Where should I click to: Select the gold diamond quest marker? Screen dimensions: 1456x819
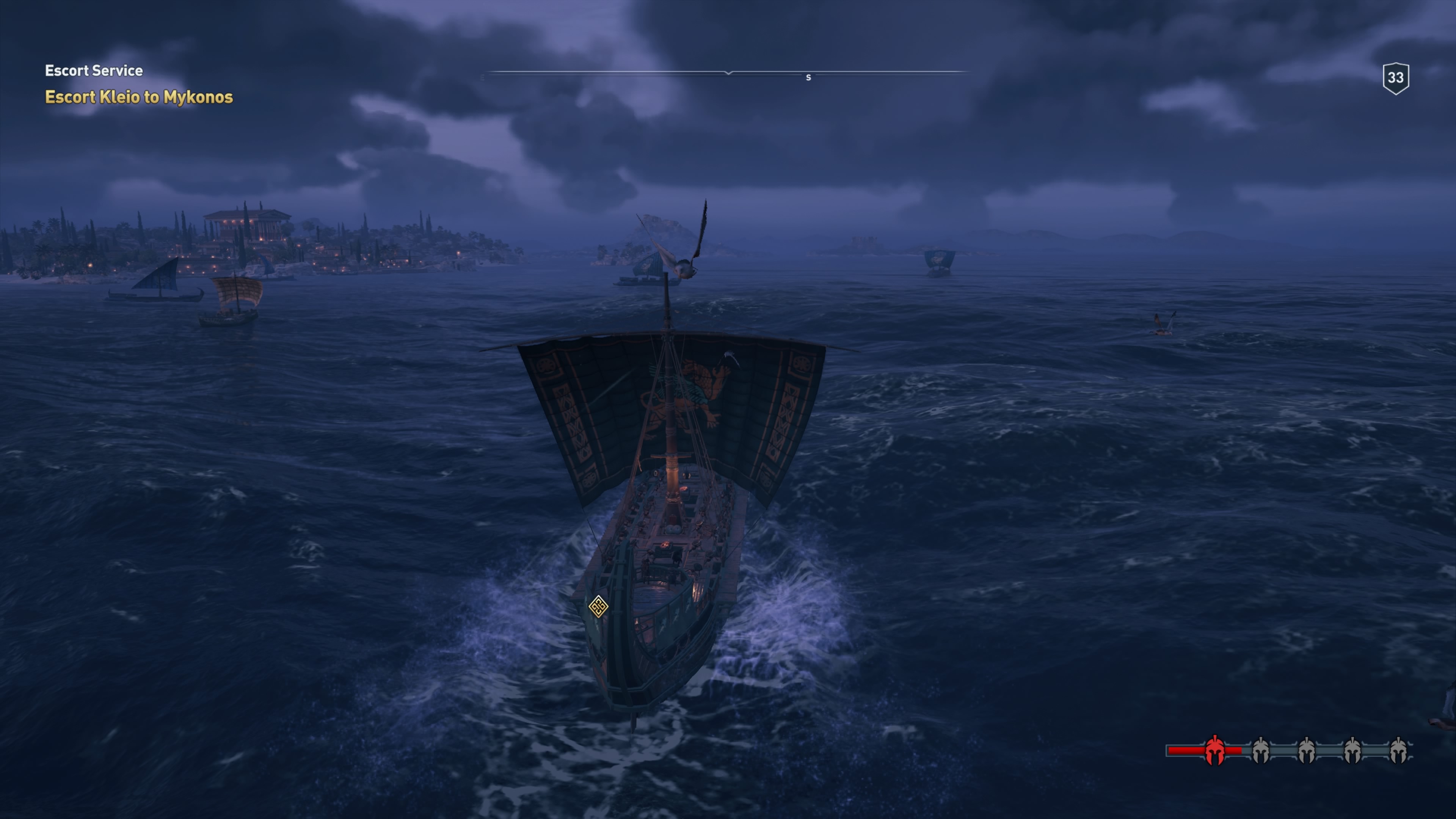[598, 607]
